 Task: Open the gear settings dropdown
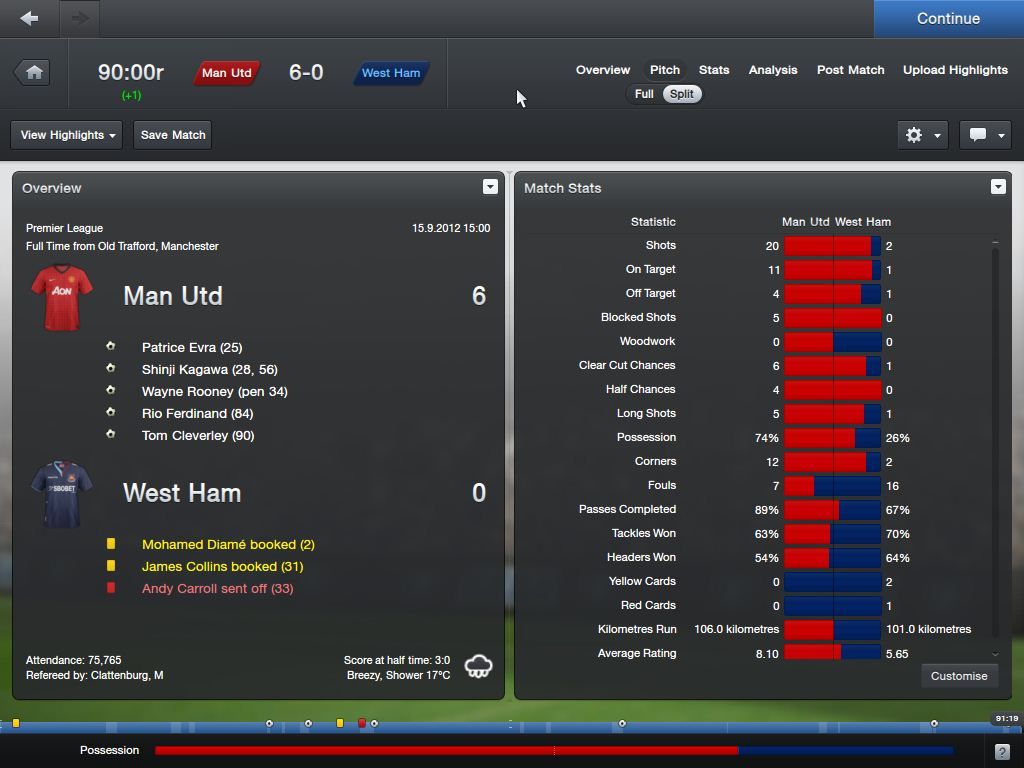pyautogui.click(x=922, y=135)
